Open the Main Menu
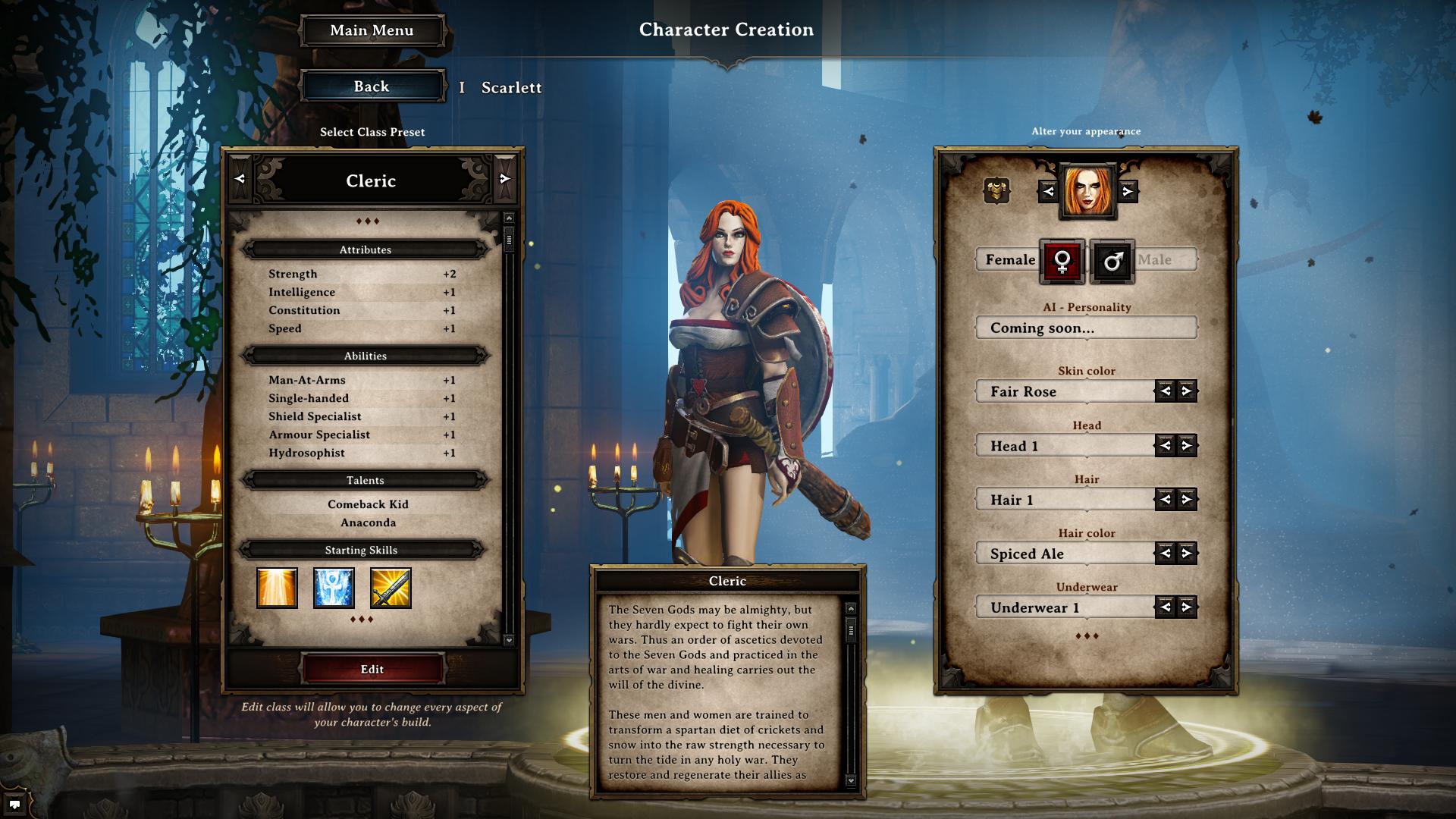This screenshot has width=1456, height=819. [372, 31]
